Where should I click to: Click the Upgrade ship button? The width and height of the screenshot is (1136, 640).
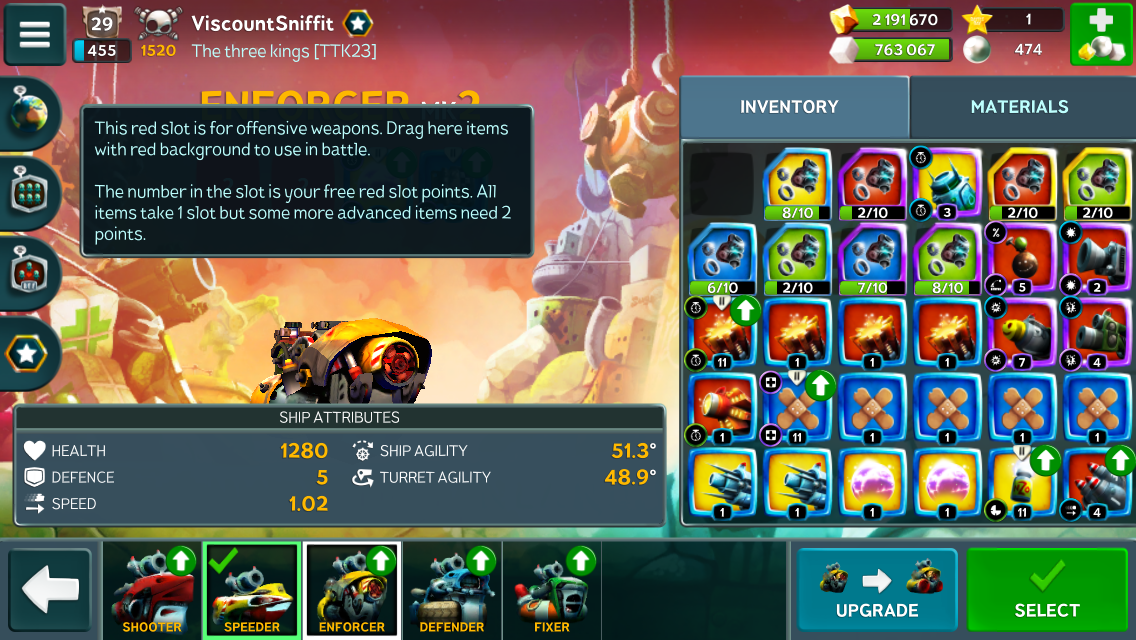click(x=877, y=590)
